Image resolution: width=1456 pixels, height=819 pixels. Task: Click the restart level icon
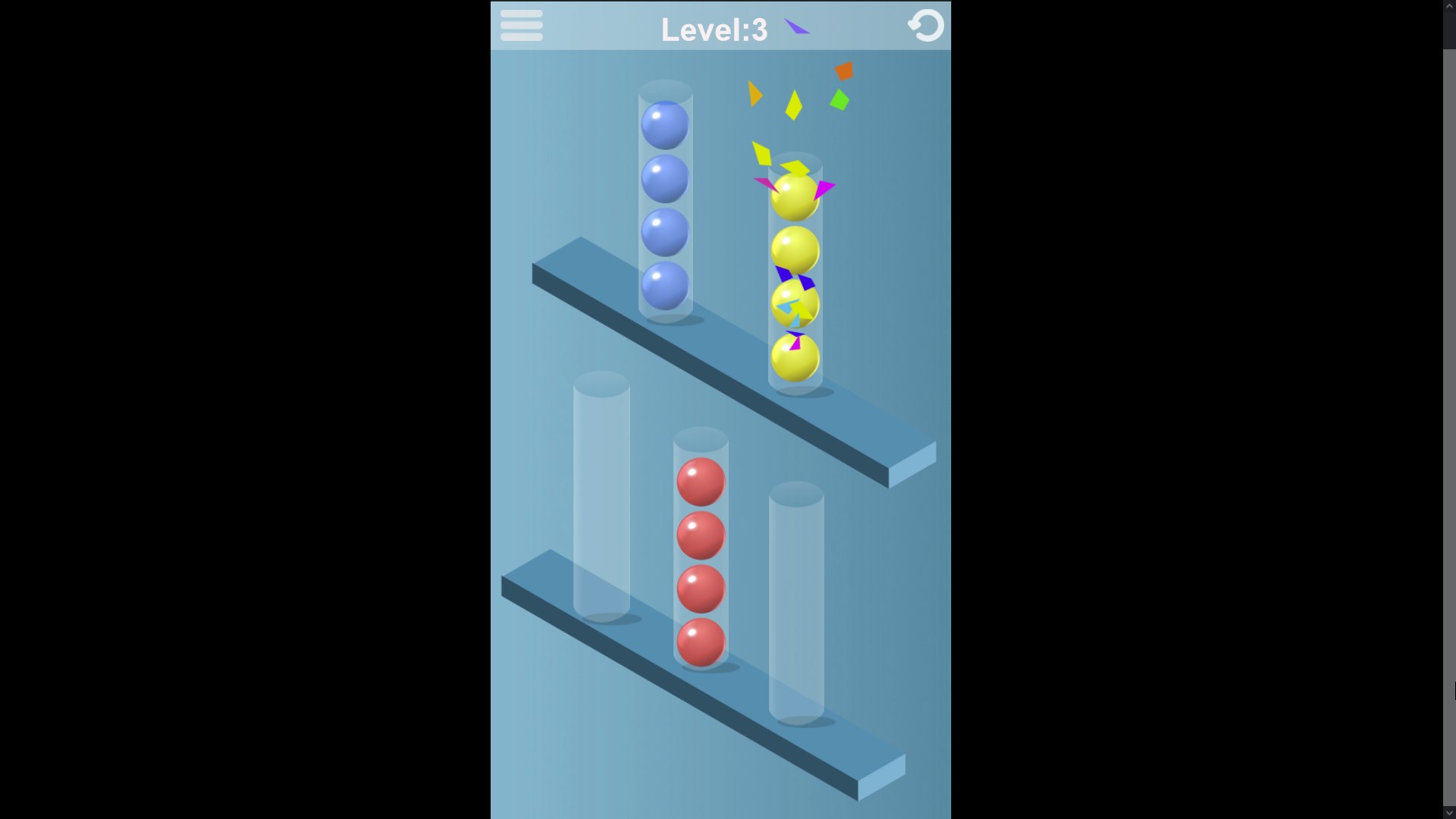tap(926, 26)
